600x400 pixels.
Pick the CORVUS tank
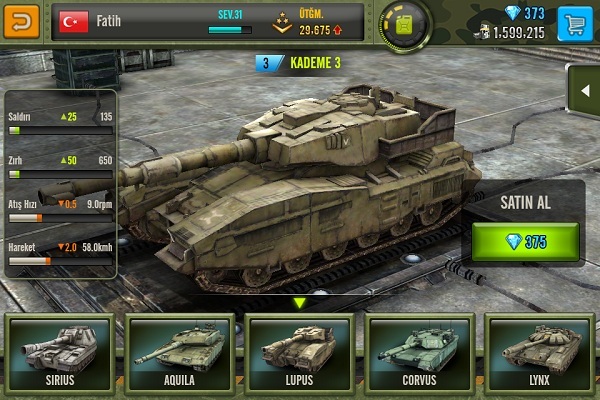coord(418,352)
